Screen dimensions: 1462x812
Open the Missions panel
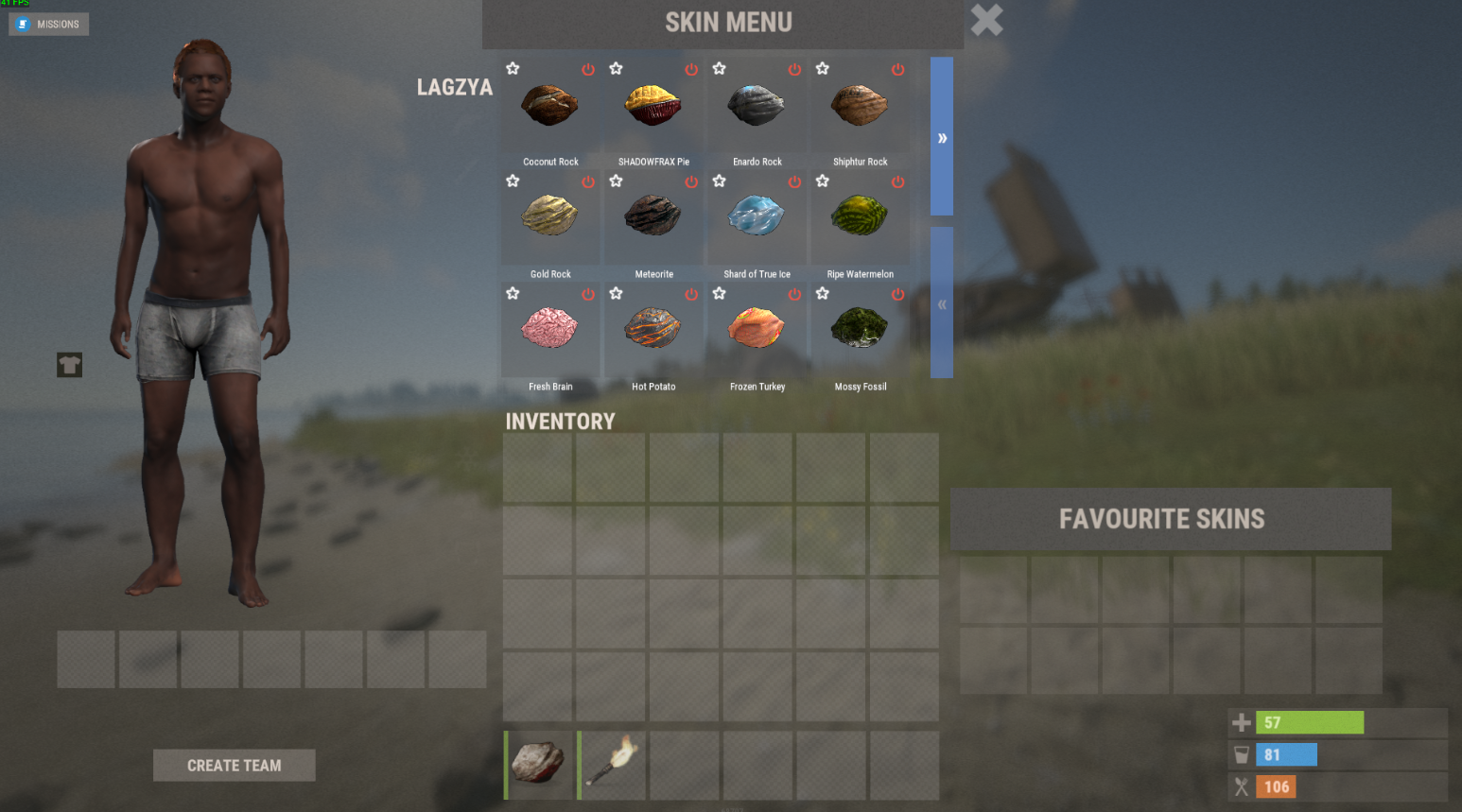(x=49, y=24)
